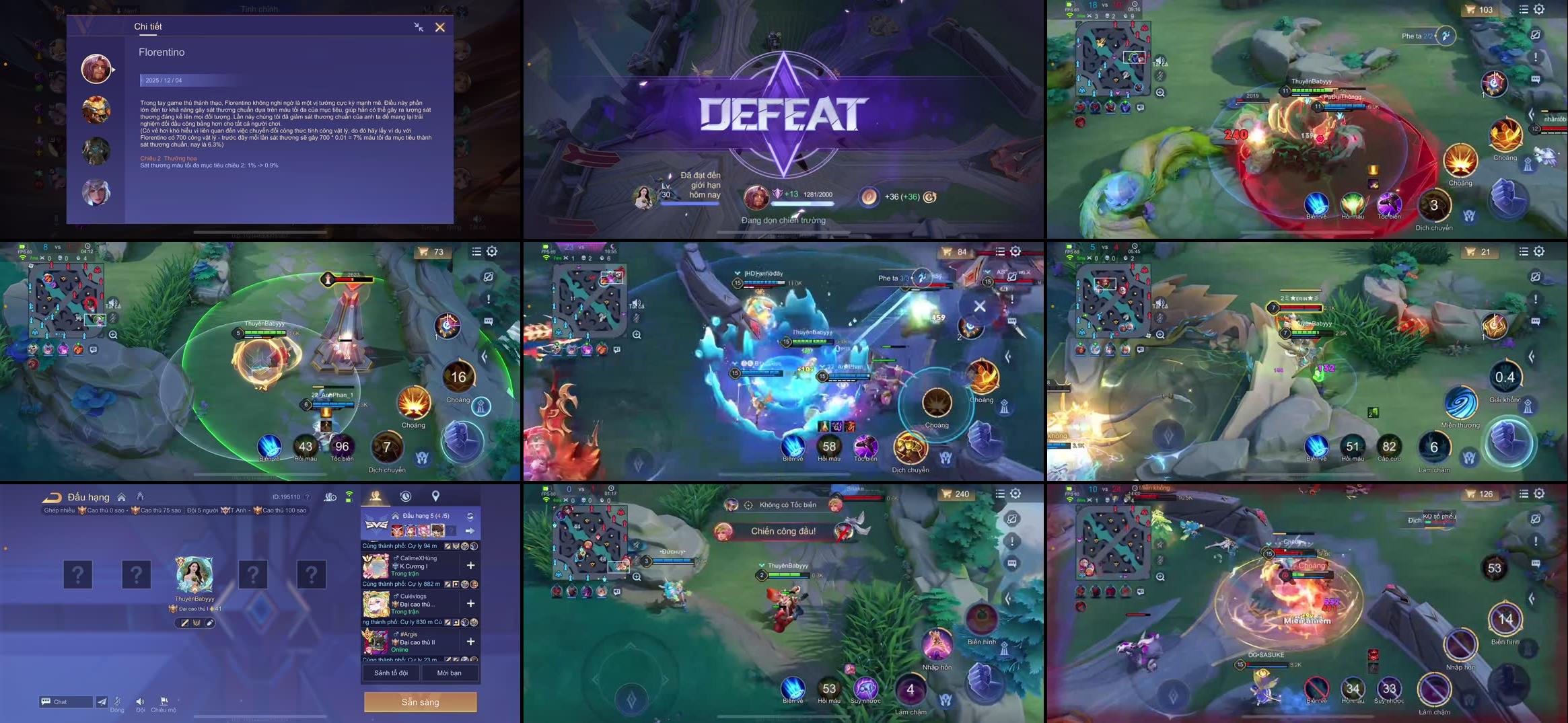Go back using the Đấu hạng arrow
This screenshot has width=1568, height=723.
click(x=52, y=498)
